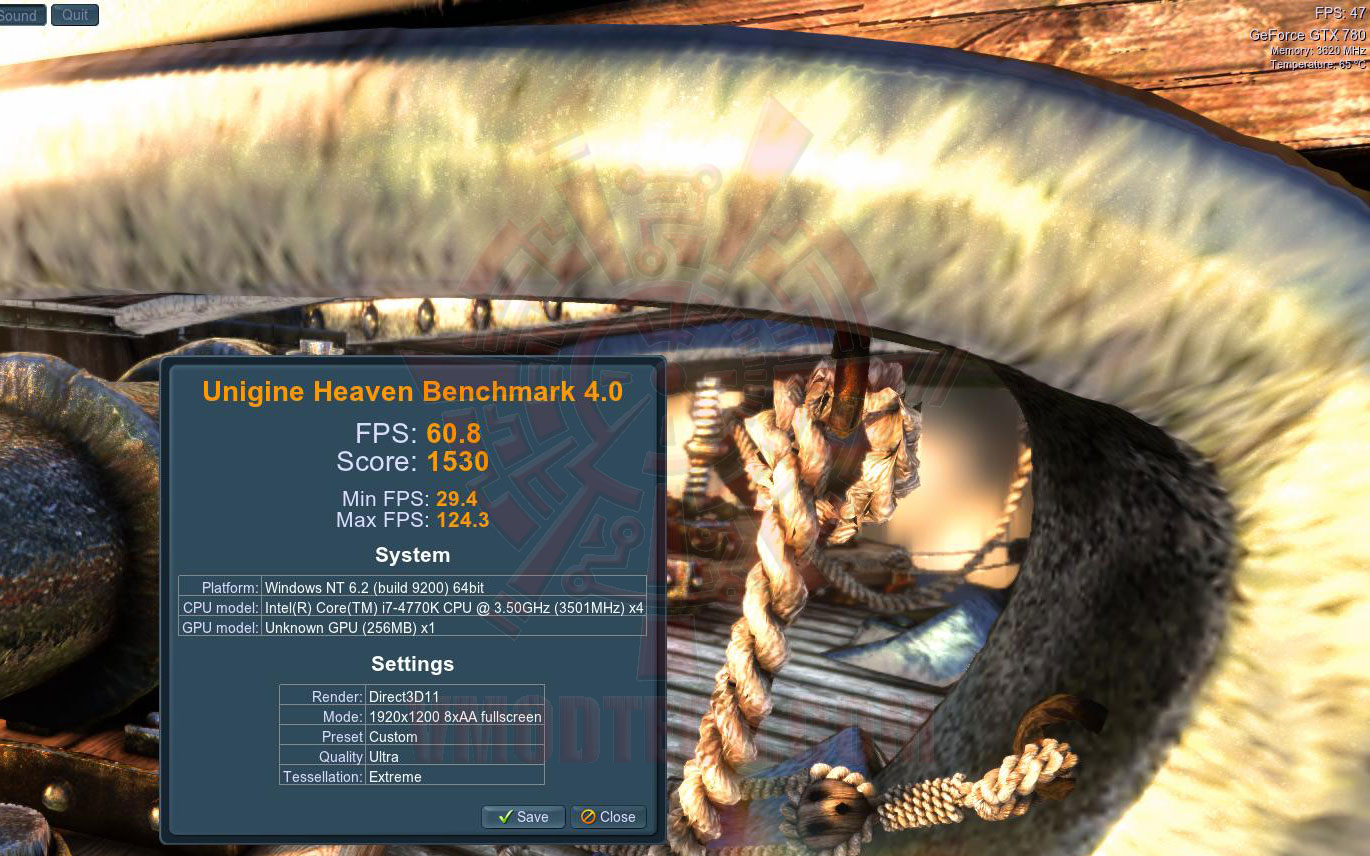Close the Heaven Benchmark results dialog
The height and width of the screenshot is (856, 1370).
click(608, 817)
